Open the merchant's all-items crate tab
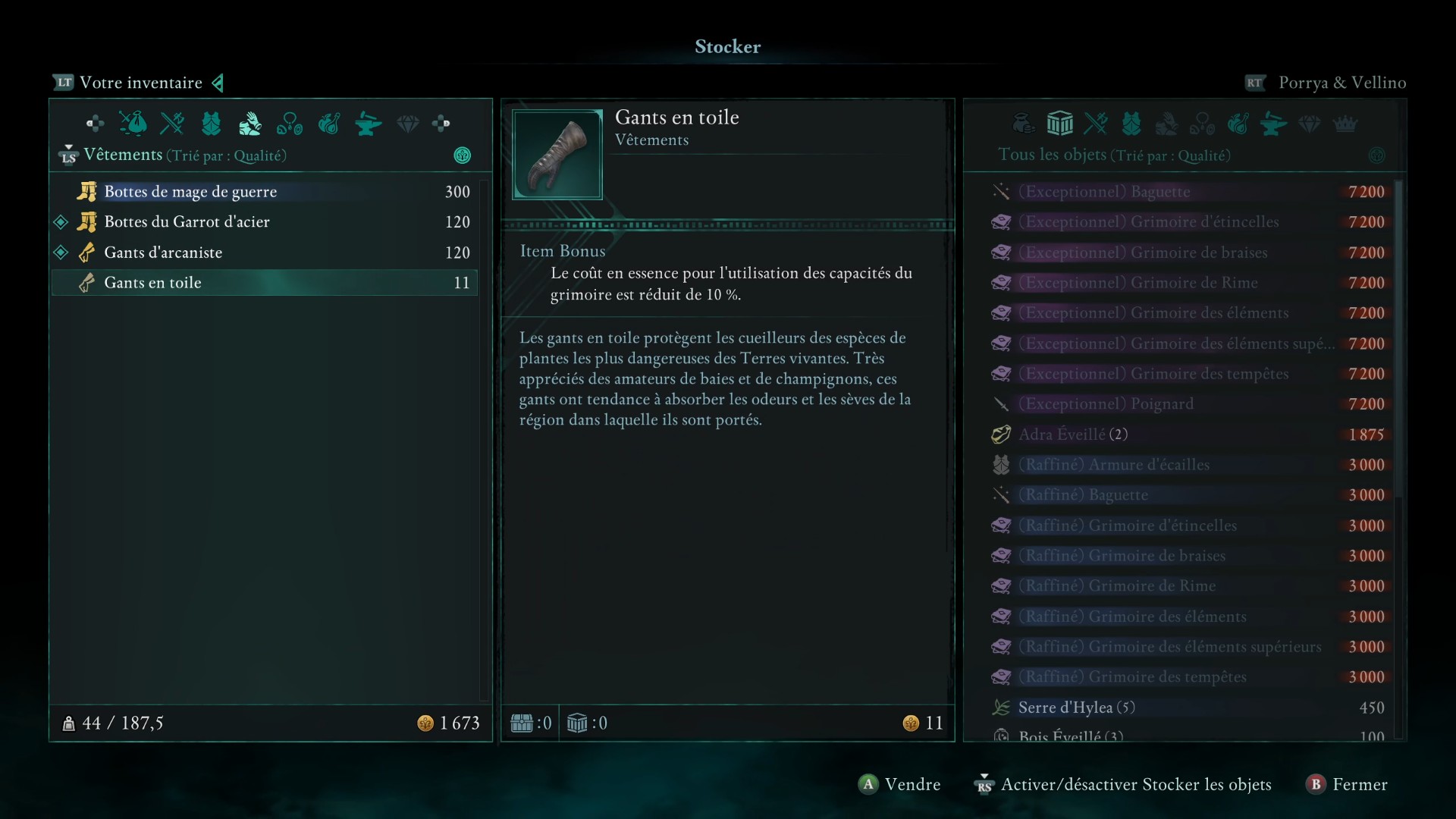This screenshot has width=1456, height=819. (x=1059, y=123)
